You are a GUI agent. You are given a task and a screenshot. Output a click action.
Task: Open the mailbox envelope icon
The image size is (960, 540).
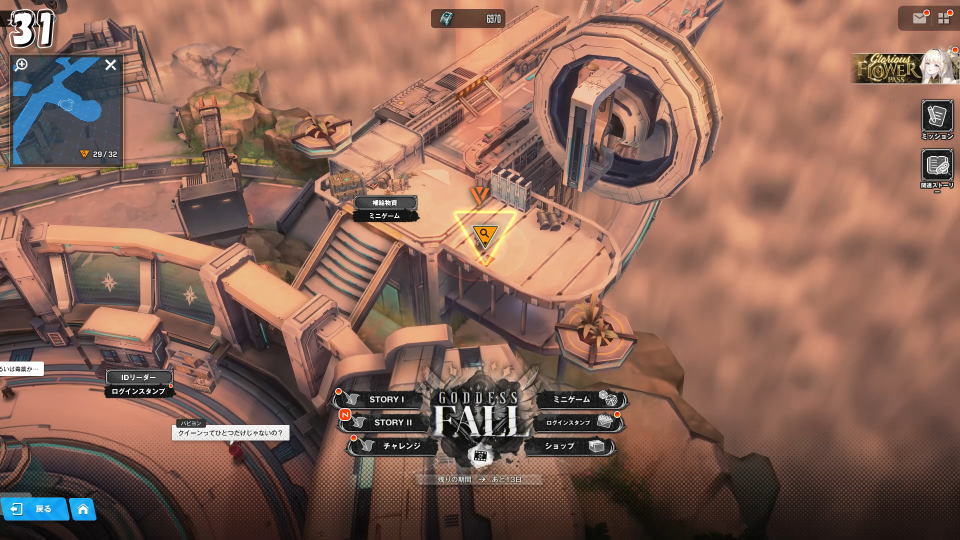[x=918, y=18]
